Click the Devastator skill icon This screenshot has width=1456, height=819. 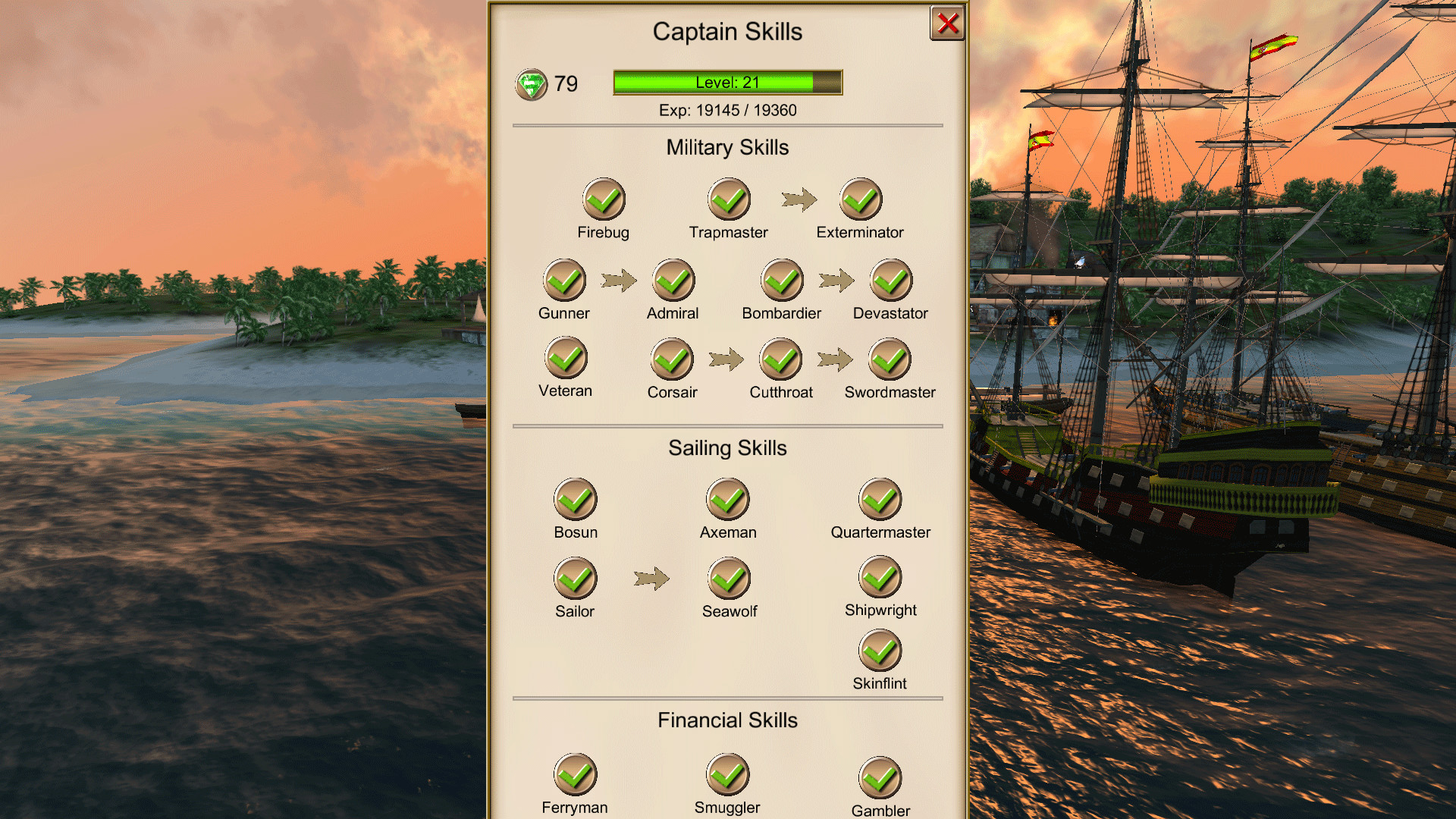tap(891, 281)
